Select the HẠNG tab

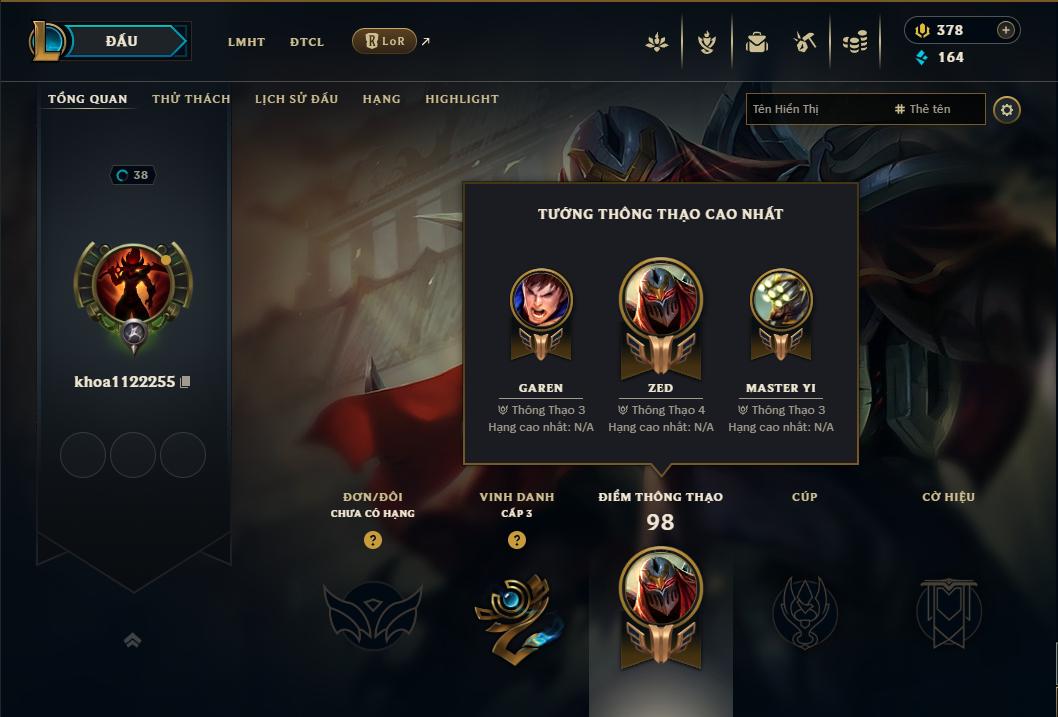[381, 99]
